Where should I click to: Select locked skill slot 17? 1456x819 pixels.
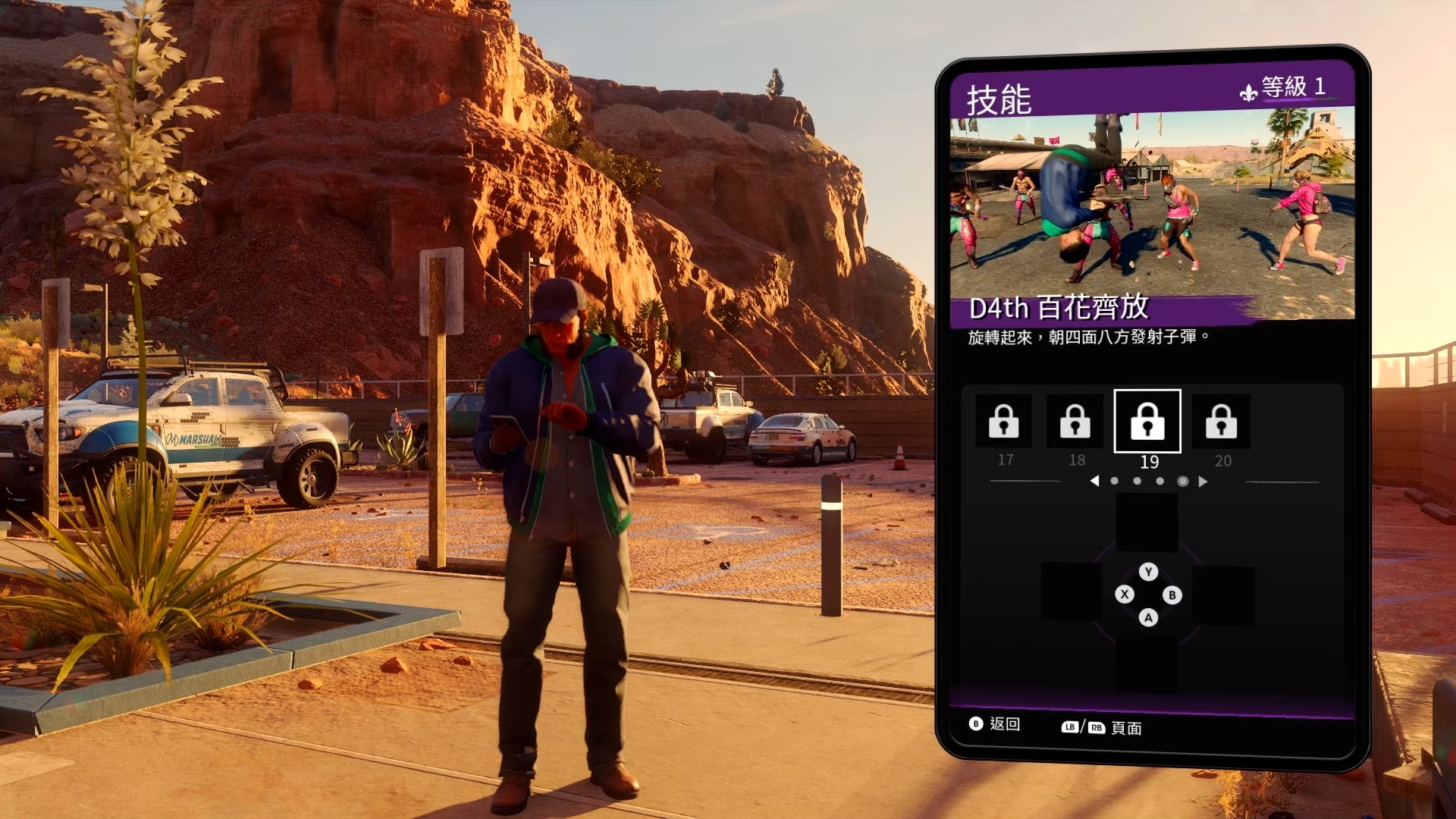[x=1003, y=422]
